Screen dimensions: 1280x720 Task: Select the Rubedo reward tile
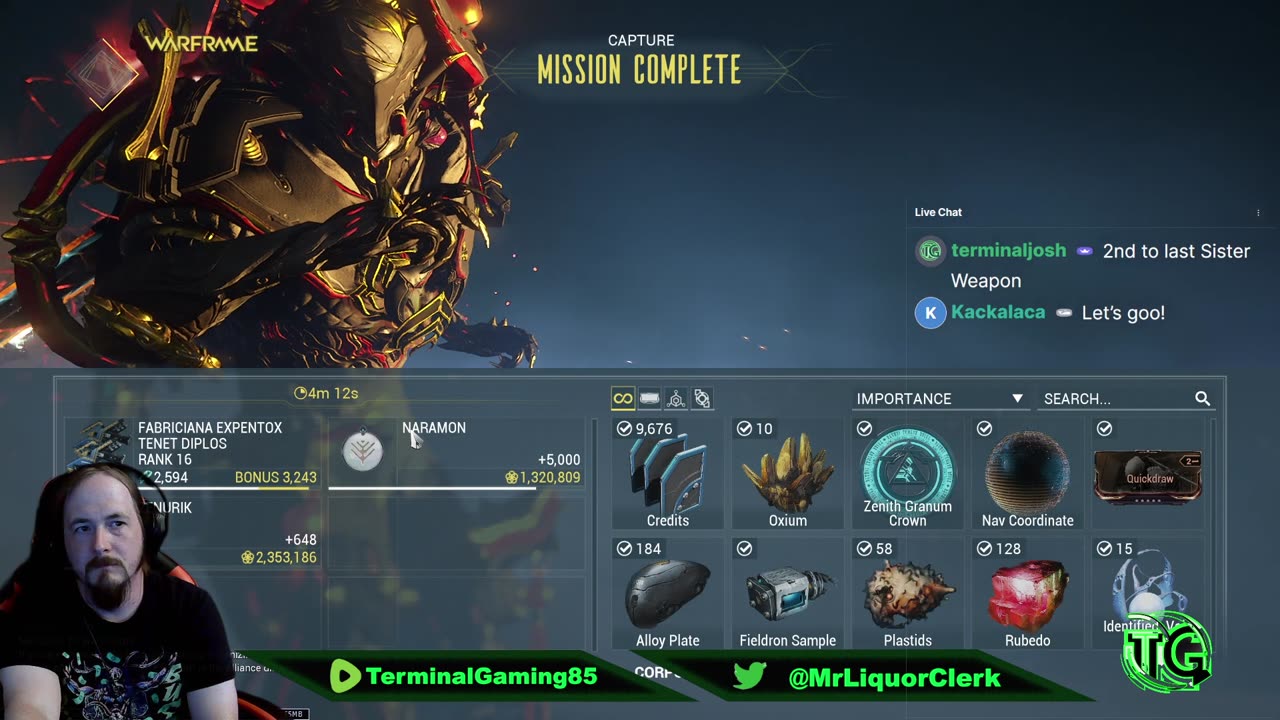[1027, 594]
